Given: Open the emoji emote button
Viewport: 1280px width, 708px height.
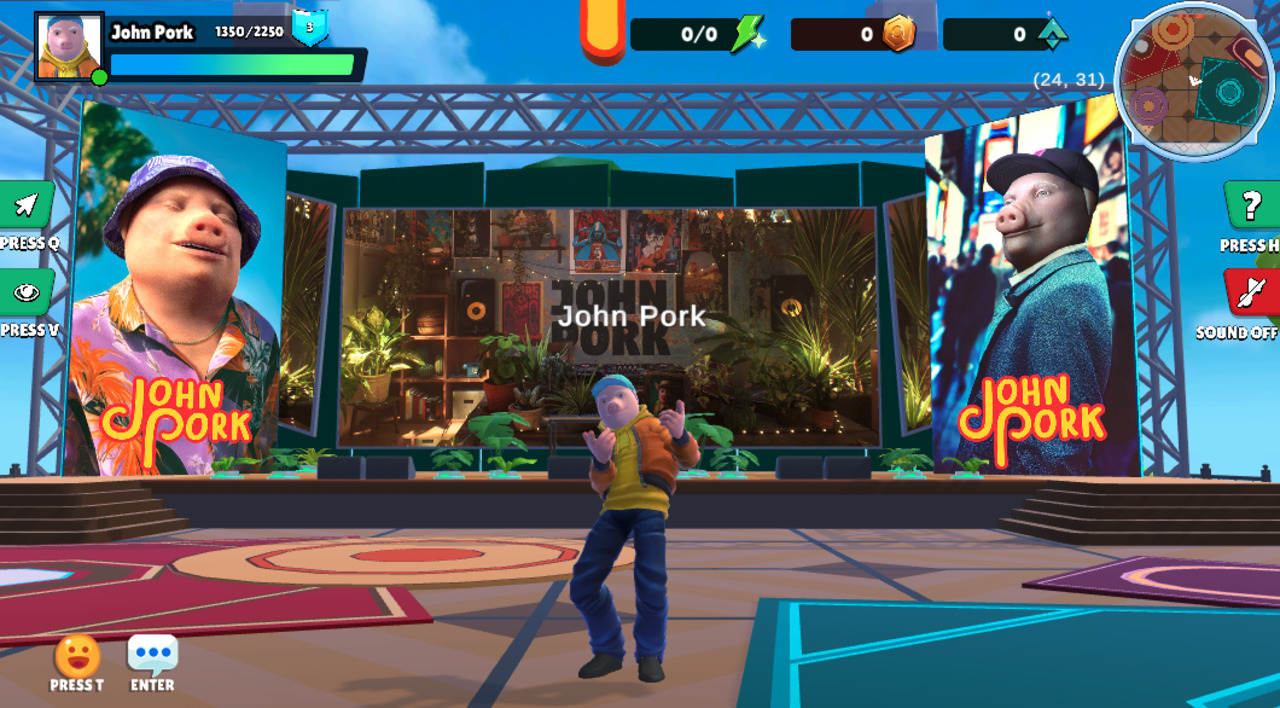Looking at the screenshot, I should [77, 657].
